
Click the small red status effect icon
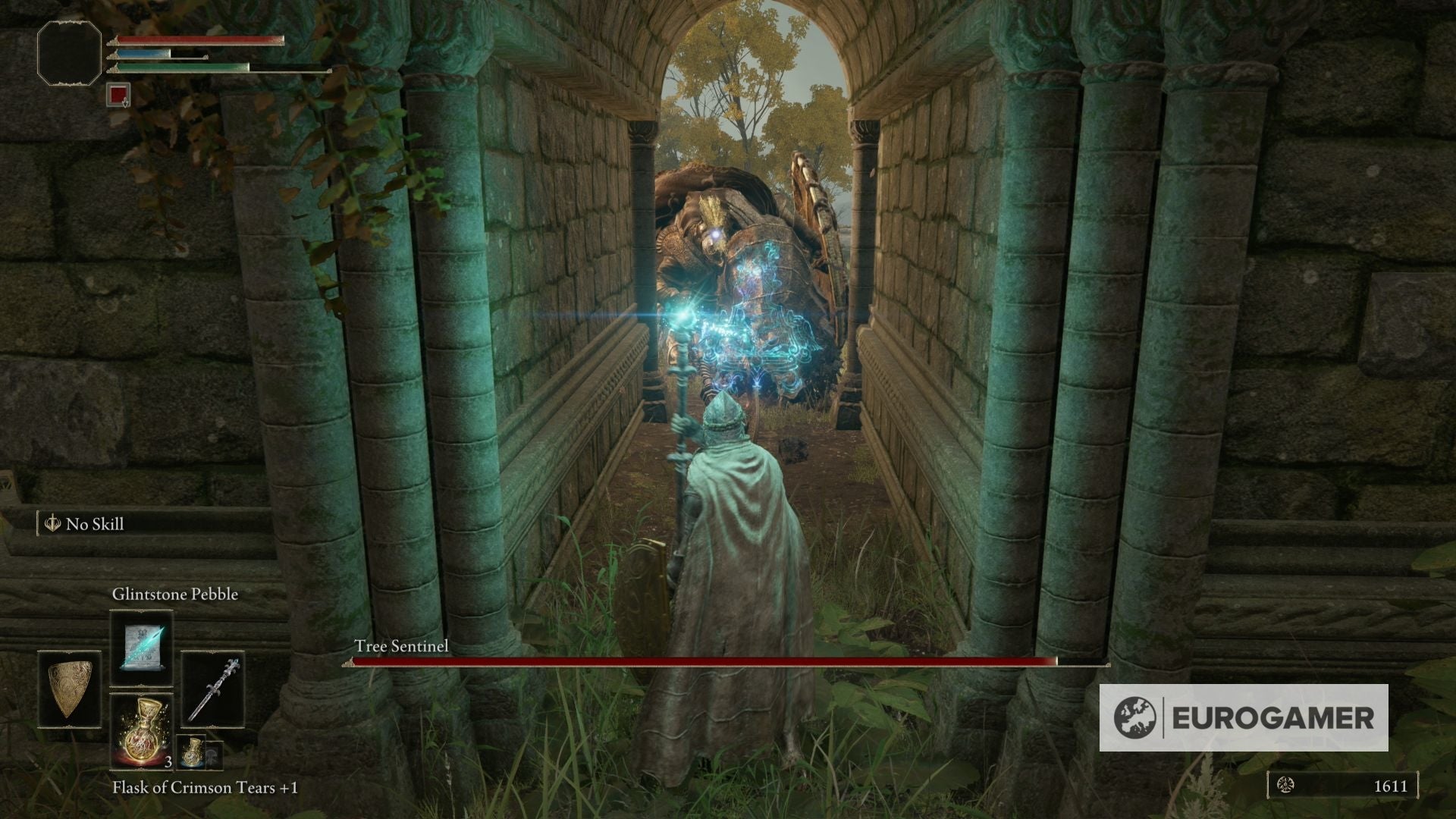[118, 94]
